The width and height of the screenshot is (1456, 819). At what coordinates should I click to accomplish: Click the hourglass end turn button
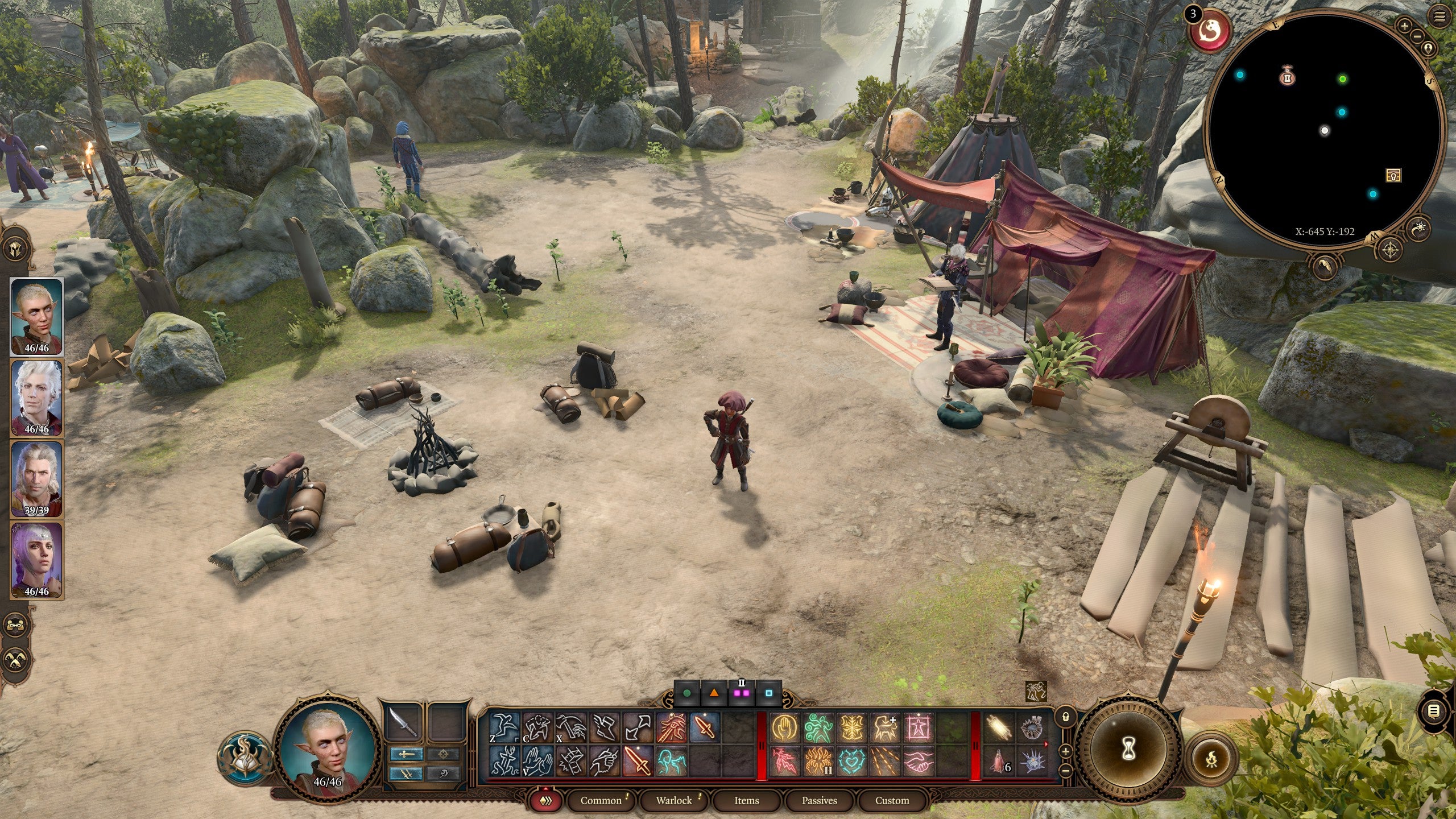[1128, 750]
